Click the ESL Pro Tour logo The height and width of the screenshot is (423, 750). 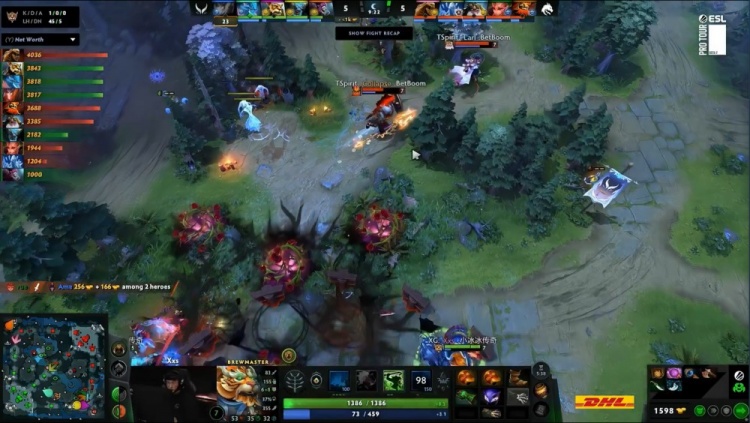pyautogui.click(x=716, y=37)
